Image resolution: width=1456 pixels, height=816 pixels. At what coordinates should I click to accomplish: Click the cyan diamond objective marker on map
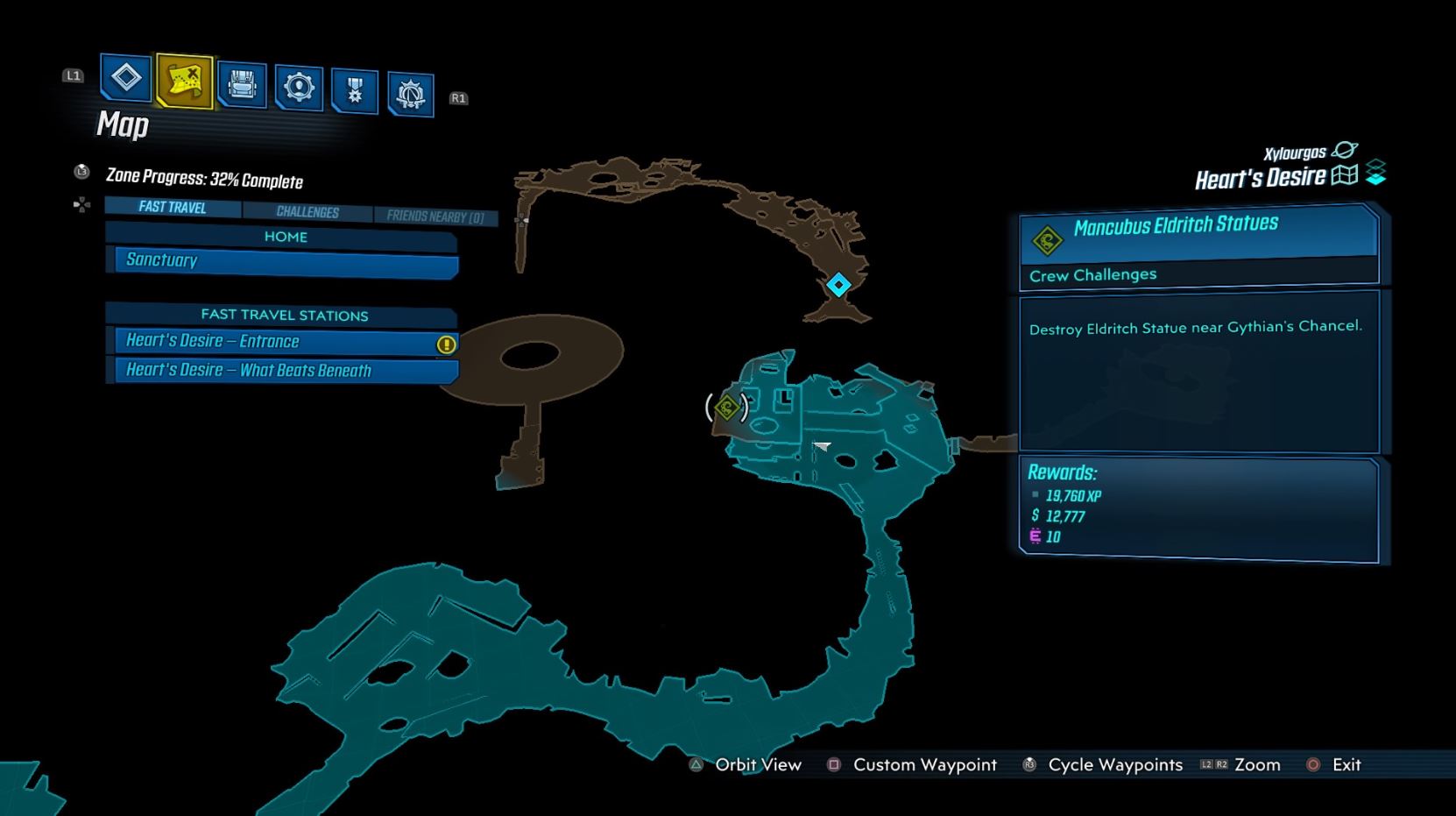click(x=837, y=283)
